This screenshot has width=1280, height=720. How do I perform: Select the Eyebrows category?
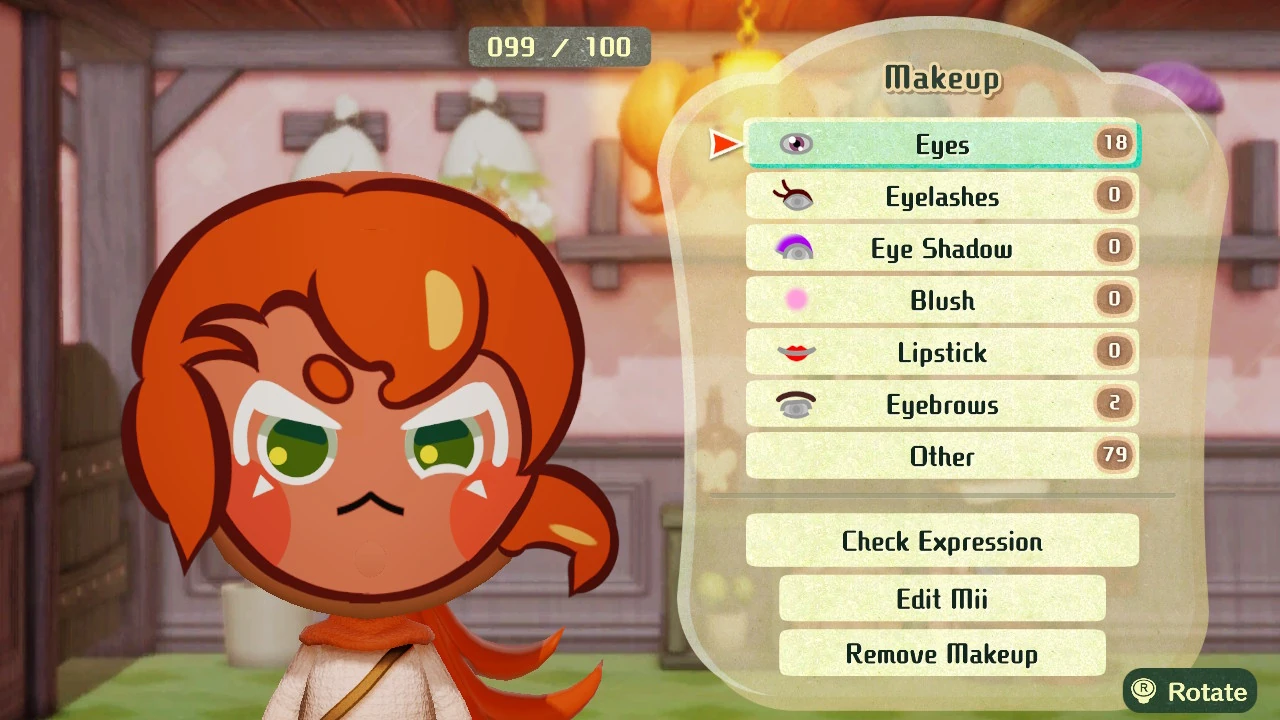(941, 404)
